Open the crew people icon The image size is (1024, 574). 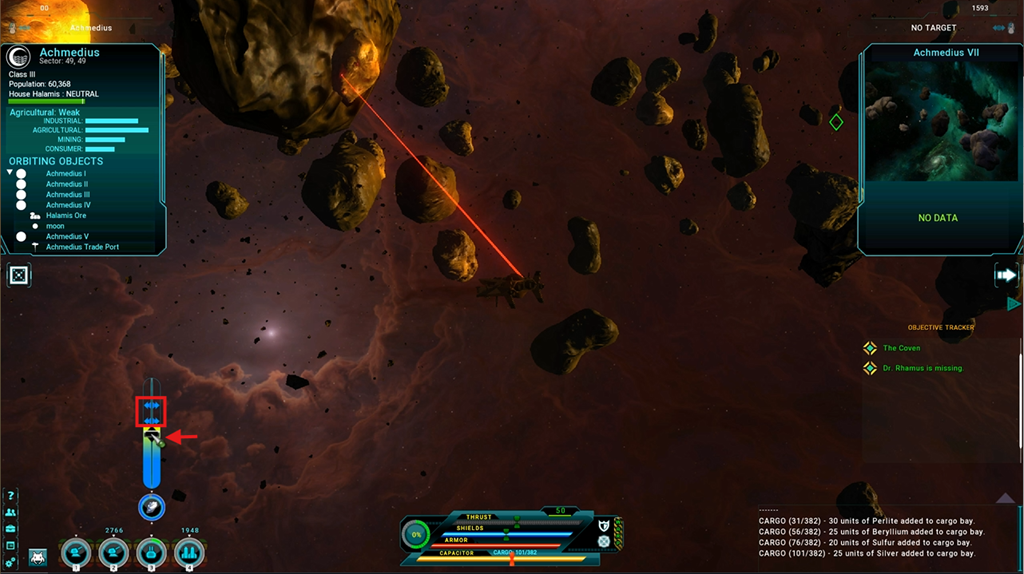point(11,512)
